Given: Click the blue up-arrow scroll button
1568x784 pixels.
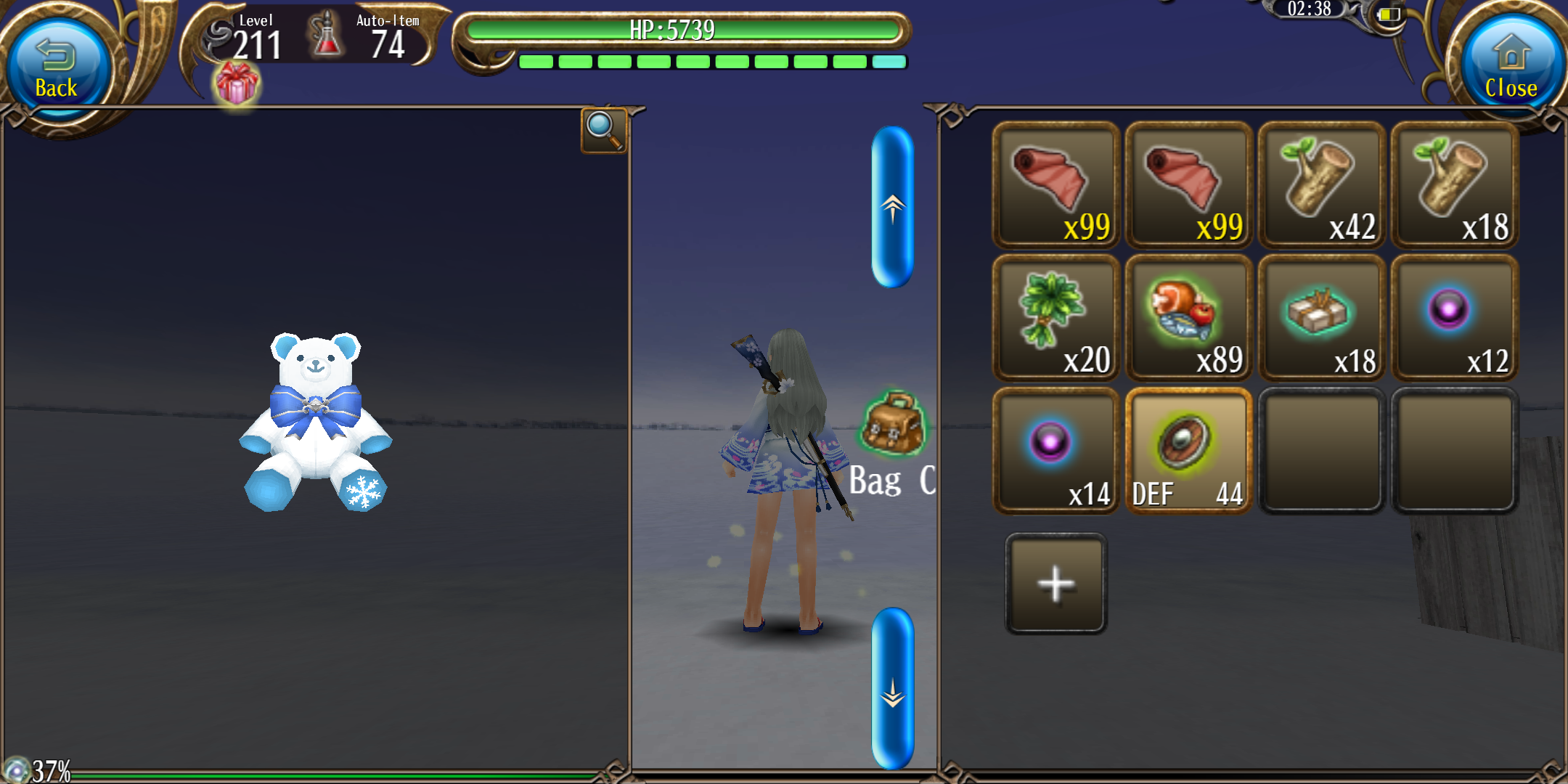Looking at the screenshot, I should pos(892,208).
